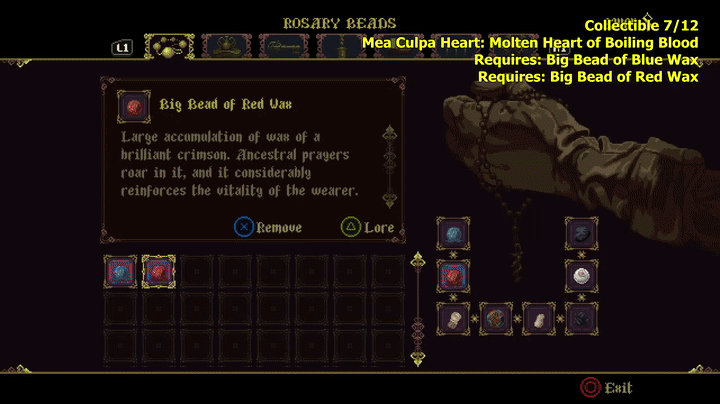The image size is (720, 404).
Task: Switch to the Relics tab
Action: pos(226,47)
